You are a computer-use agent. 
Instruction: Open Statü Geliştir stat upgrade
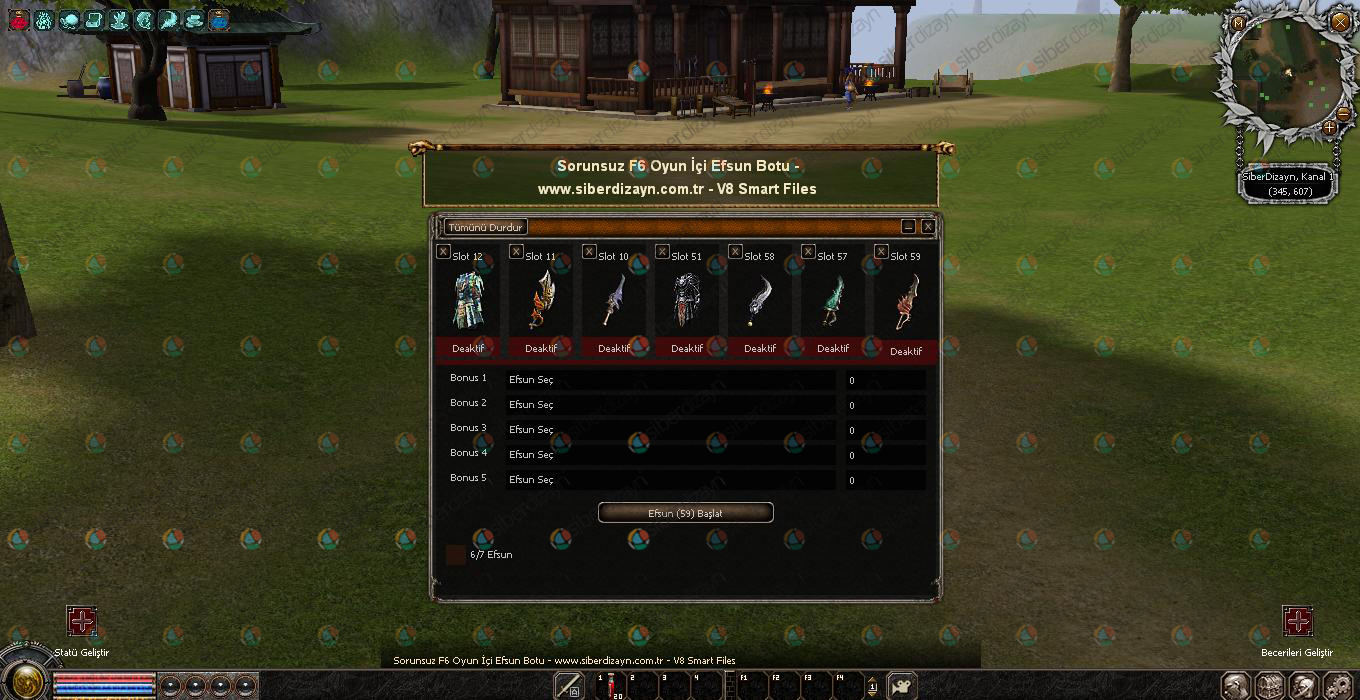82,621
